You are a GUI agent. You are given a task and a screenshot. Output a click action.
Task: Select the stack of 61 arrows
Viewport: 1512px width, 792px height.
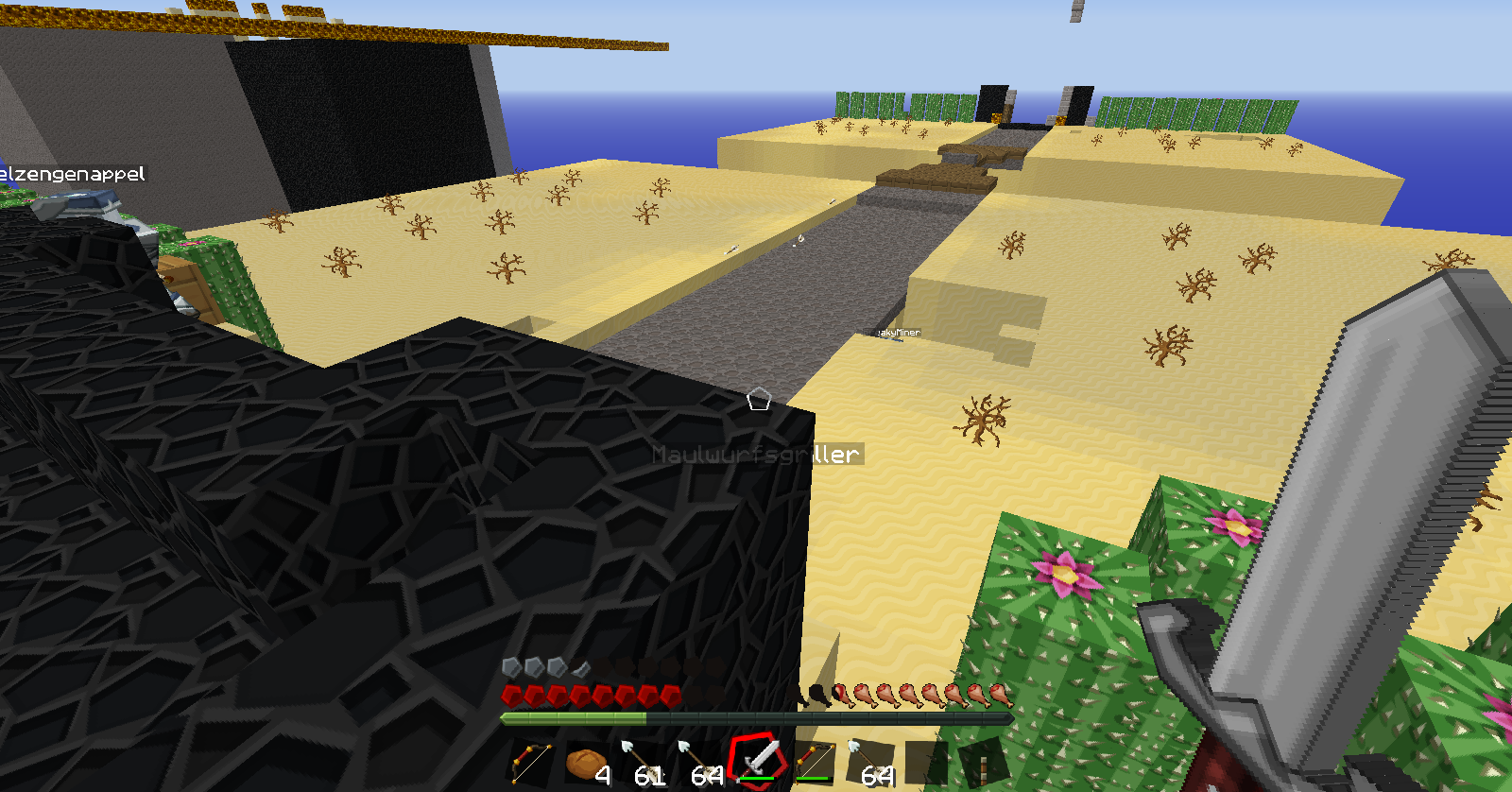(x=644, y=762)
